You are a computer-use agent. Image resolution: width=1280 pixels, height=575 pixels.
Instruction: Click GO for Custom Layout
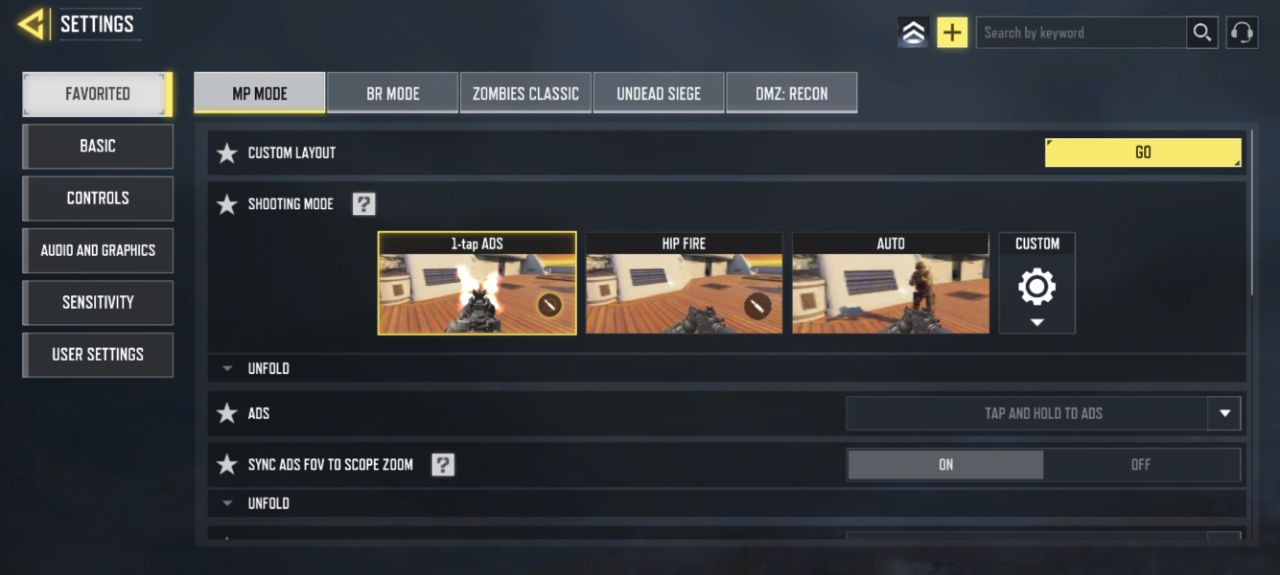(1143, 152)
